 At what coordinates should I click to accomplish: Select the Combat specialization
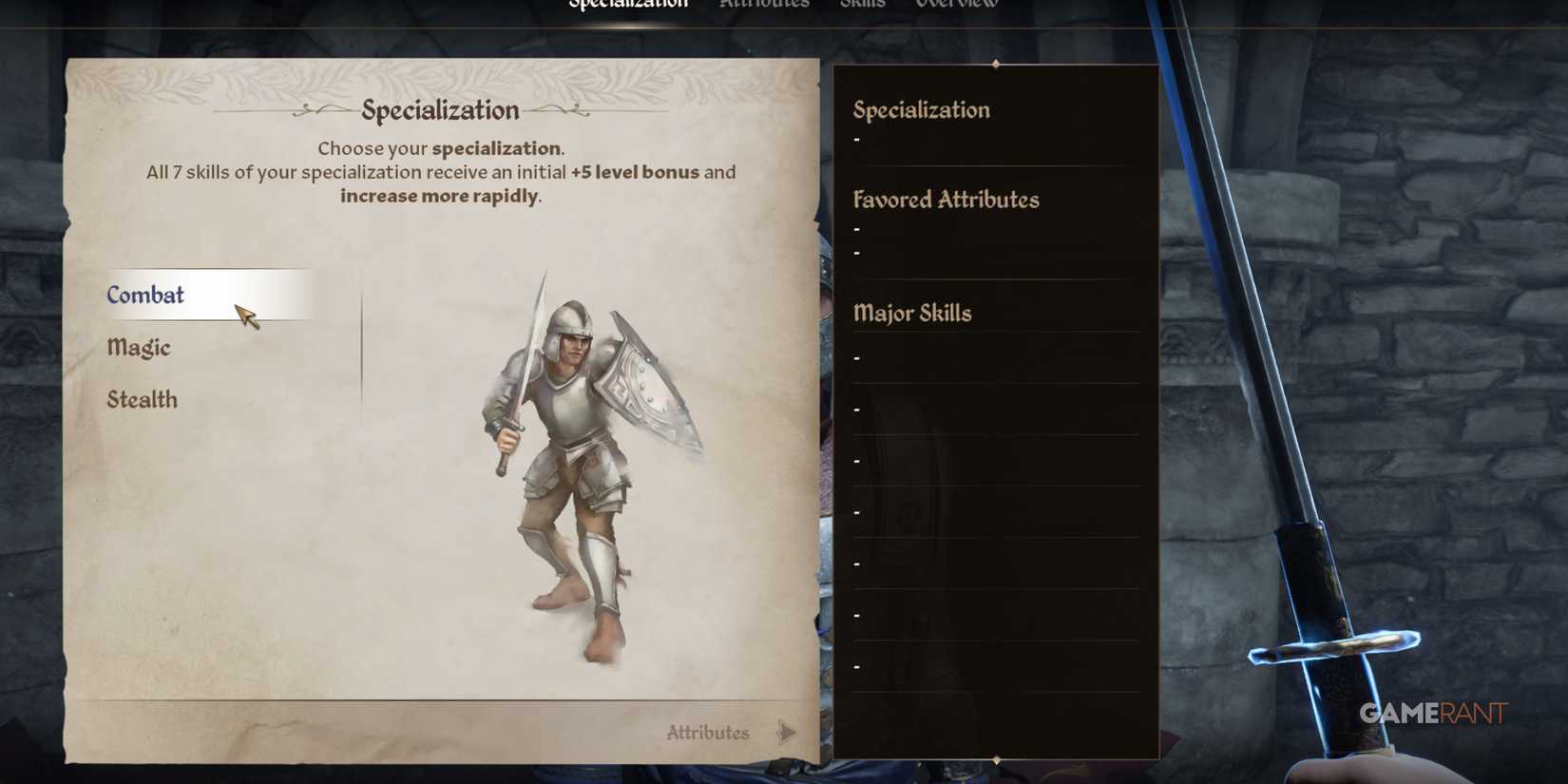pyautogui.click(x=145, y=295)
